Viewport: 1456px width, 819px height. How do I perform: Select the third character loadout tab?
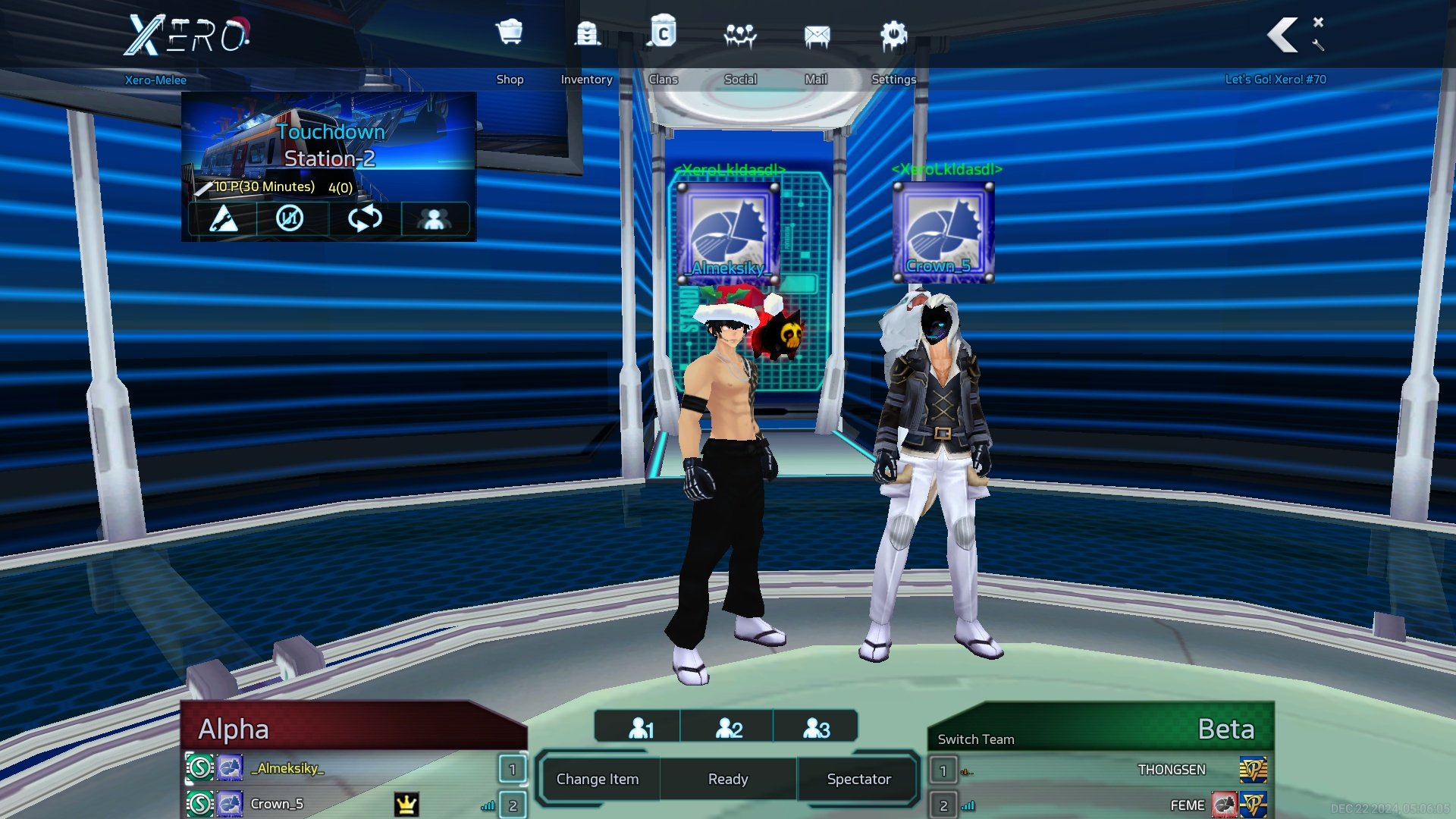pos(817,728)
